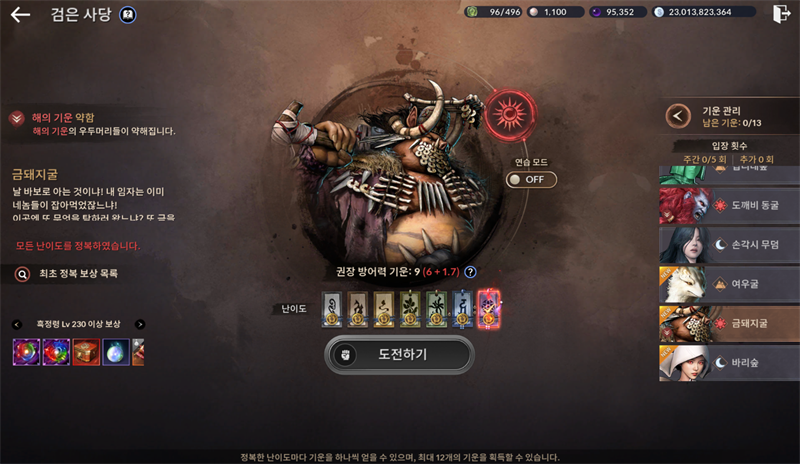The height and width of the screenshot is (464, 800).
Task: Open the help icon beside 검은 사당
Action: pyautogui.click(x=128, y=15)
